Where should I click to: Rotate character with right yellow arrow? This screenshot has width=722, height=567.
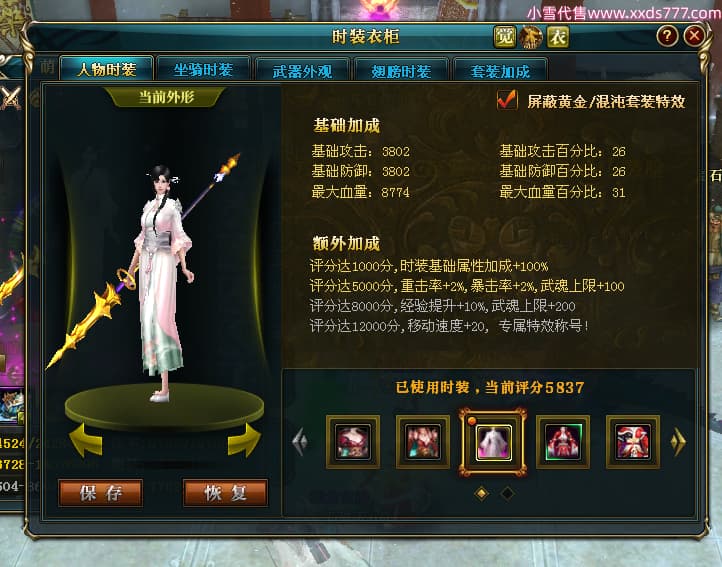click(x=244, y=440)
